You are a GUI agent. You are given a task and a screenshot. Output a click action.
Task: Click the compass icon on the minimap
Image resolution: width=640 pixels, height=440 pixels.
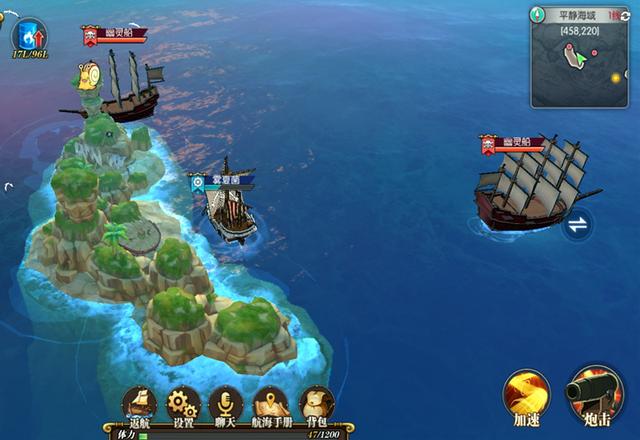pyautogui.click(x=537, y=15)
